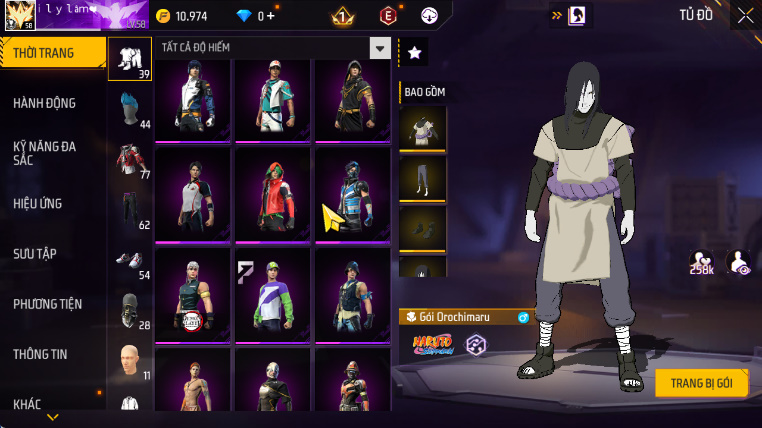Choose the white and purple jacket outfit
Viewport: 762px width, 428px height.
coord(272,293)
